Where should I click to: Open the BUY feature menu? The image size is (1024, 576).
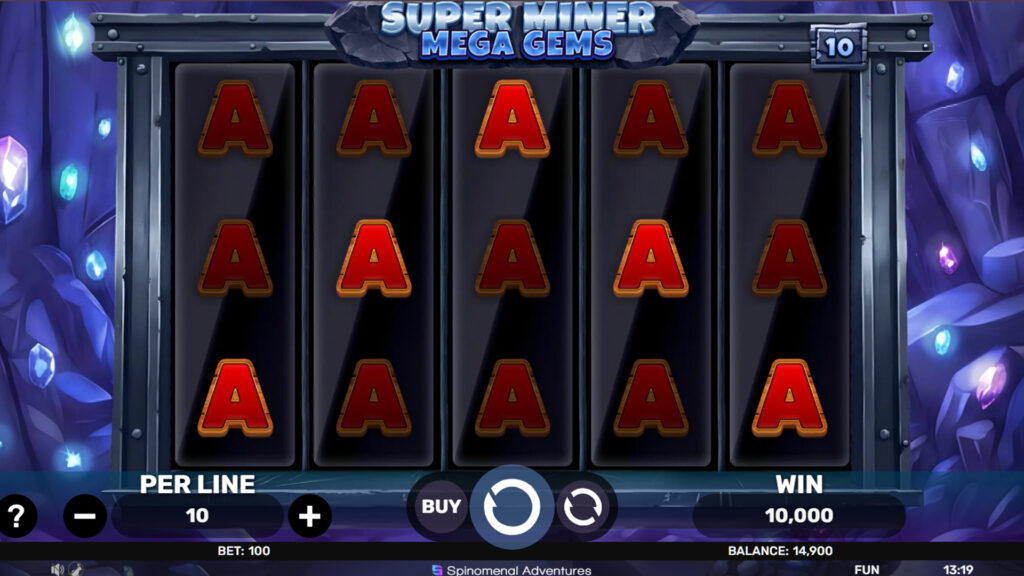pyautogui.click(x=441, y=507)
